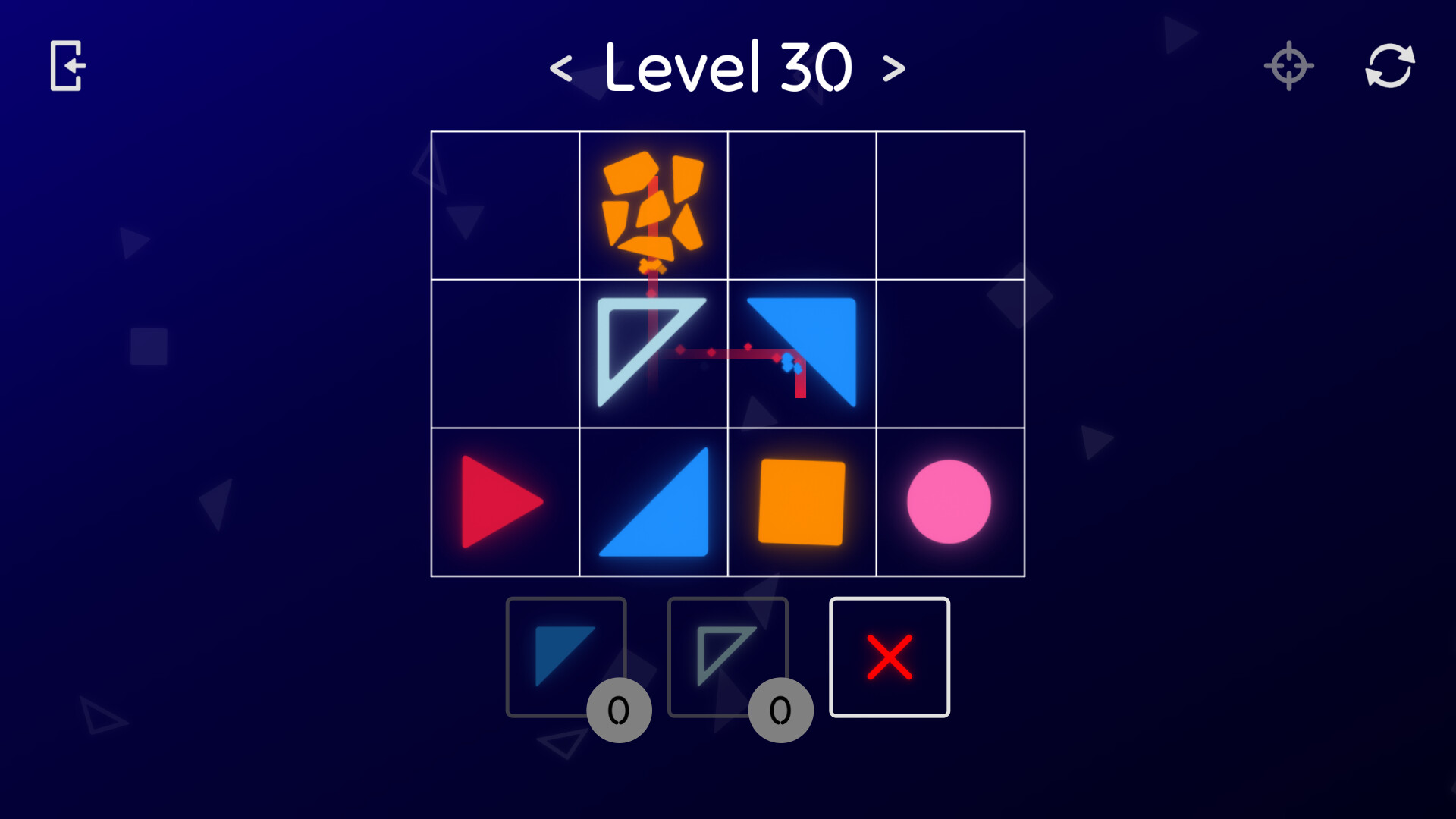Viewport: 1456px width, 819px height.
Task: Click the empty top-left grid cell
Action: click(x=506, y=205)
